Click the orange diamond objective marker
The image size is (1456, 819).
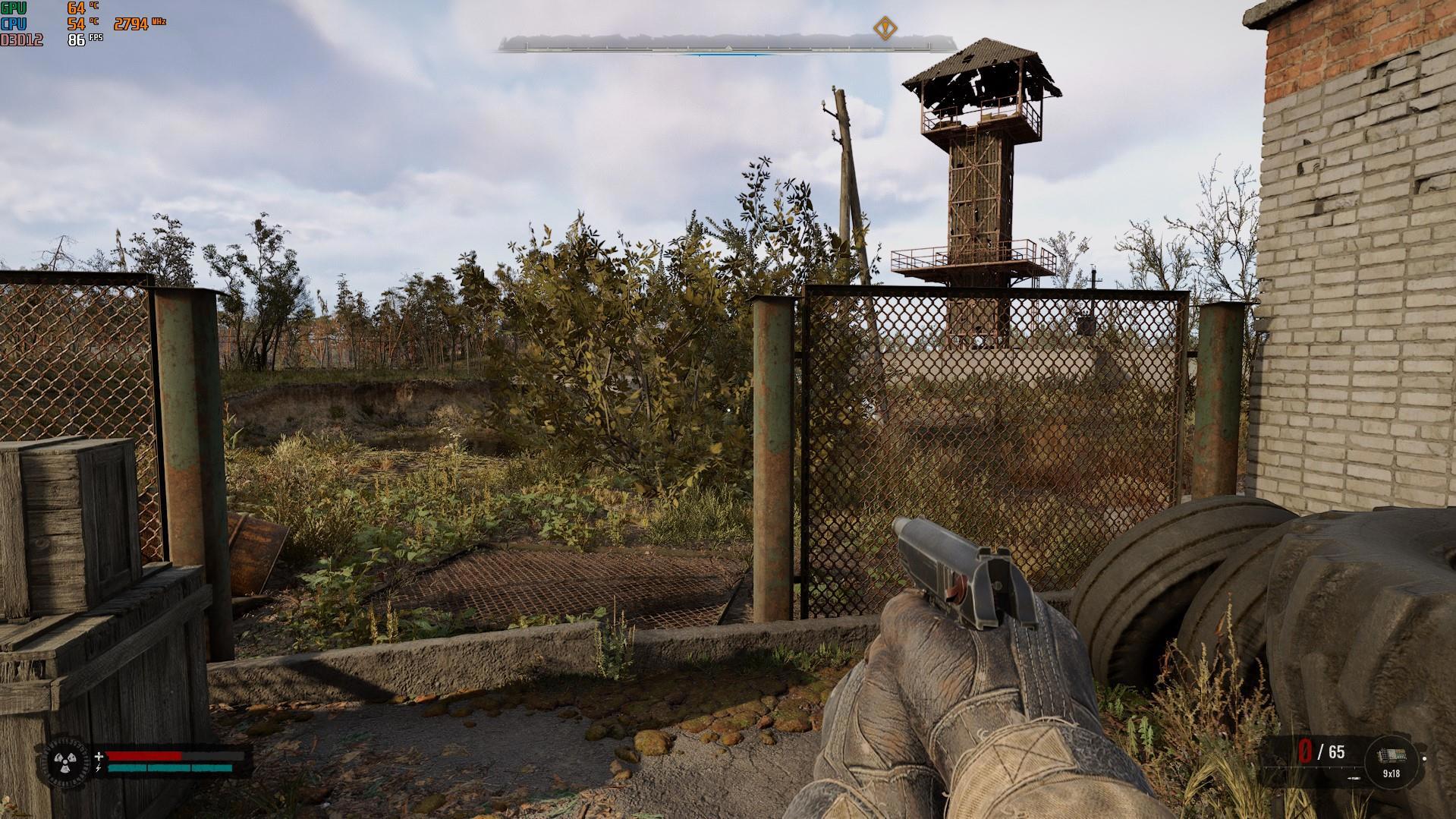click(x=884, y=29)
